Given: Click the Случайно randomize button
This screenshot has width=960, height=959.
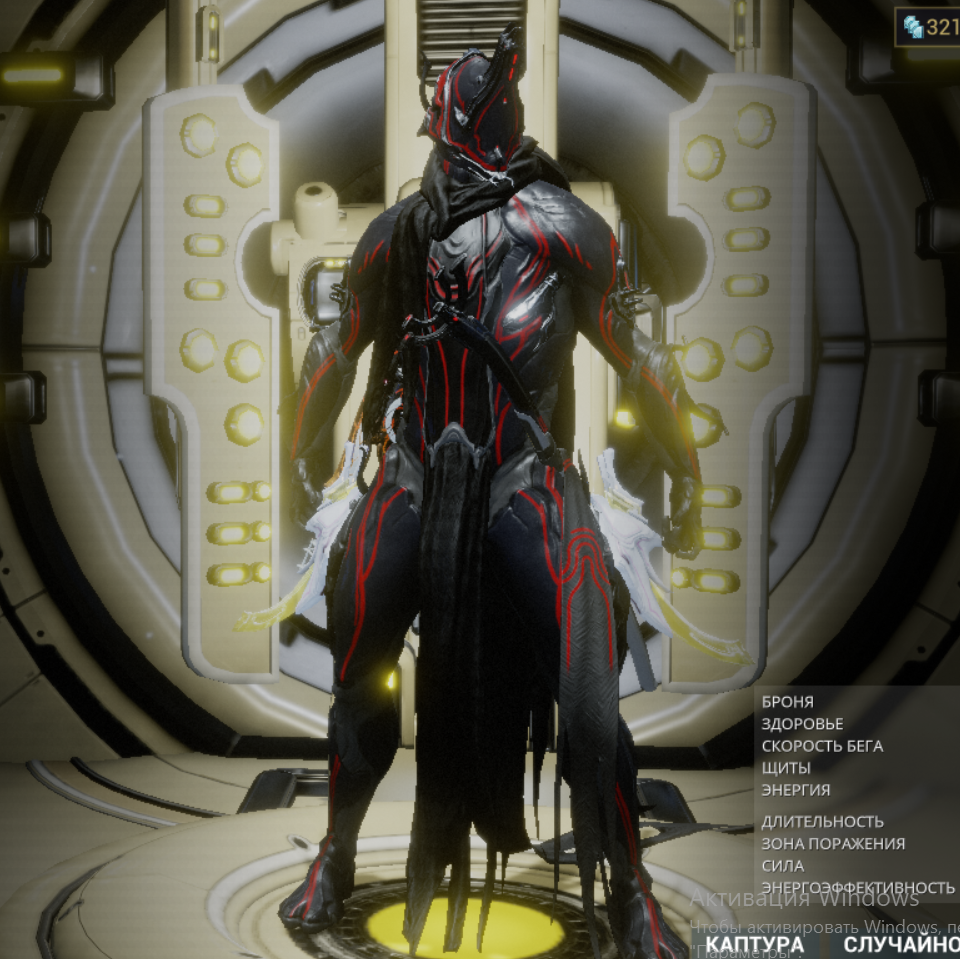Looking at the screenshot, I should click(x=900, y=944).
